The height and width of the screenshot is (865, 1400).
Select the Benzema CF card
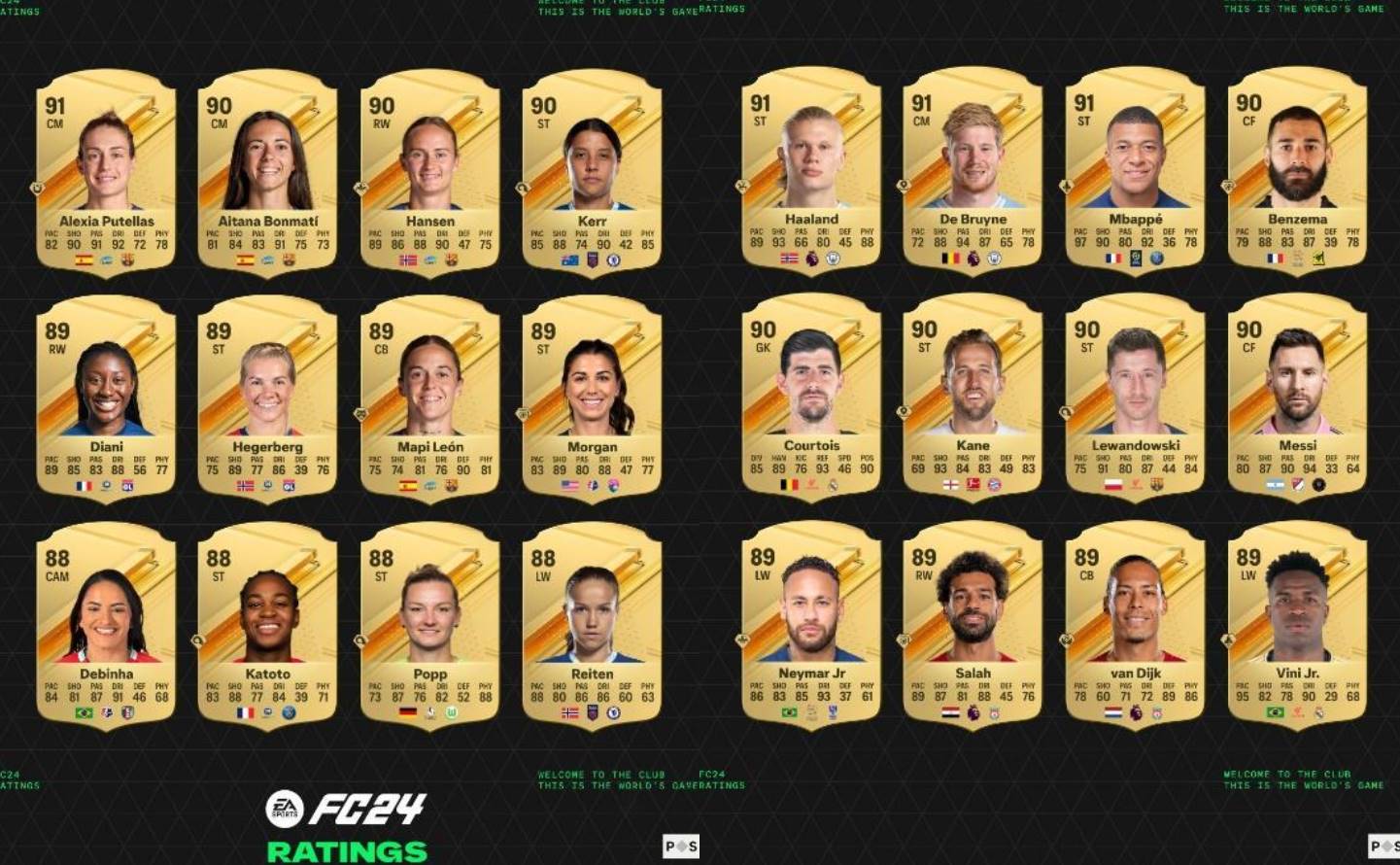click(1297, 172)
